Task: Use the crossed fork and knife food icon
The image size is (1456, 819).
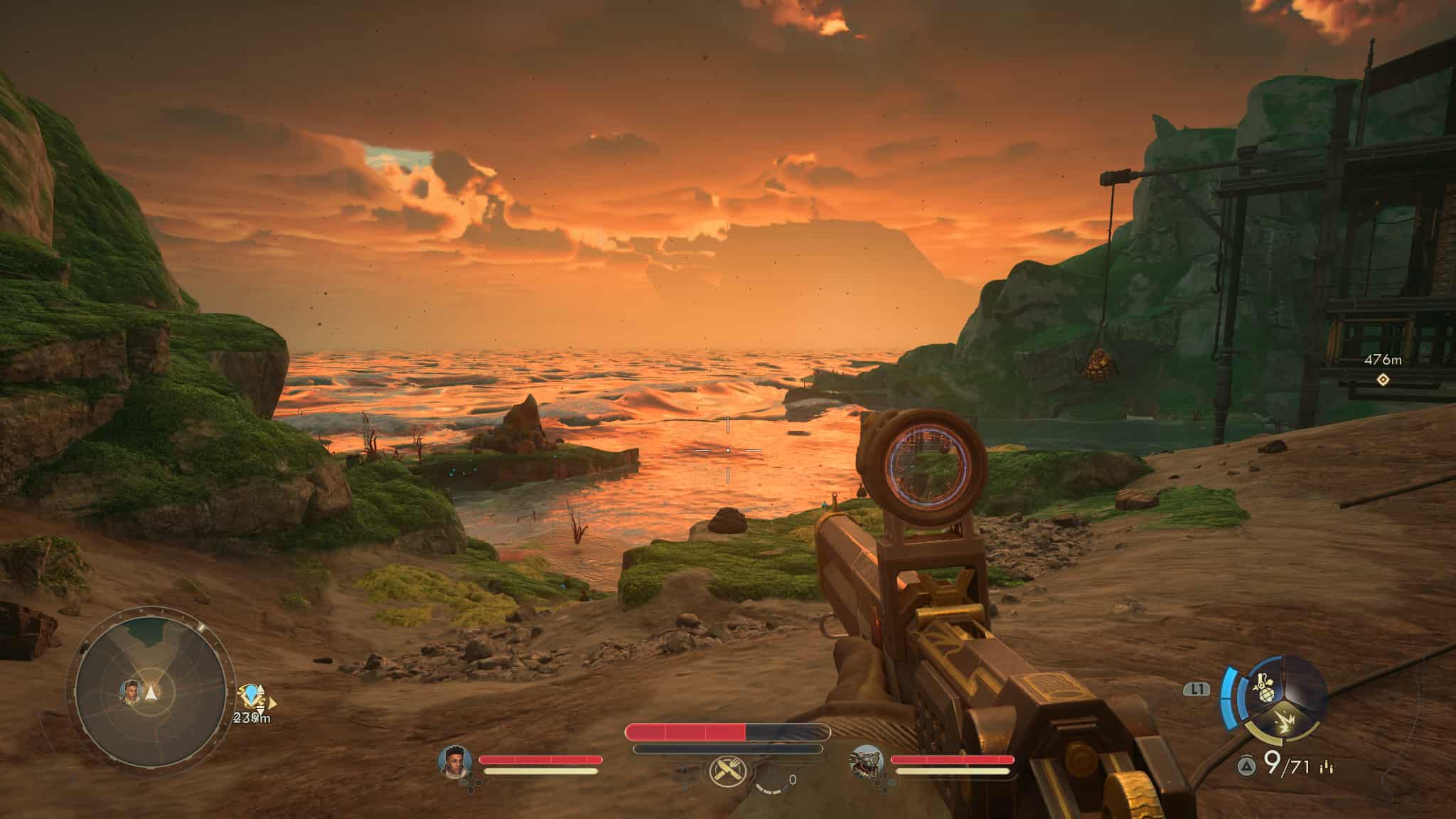Action: pos(727,770)
